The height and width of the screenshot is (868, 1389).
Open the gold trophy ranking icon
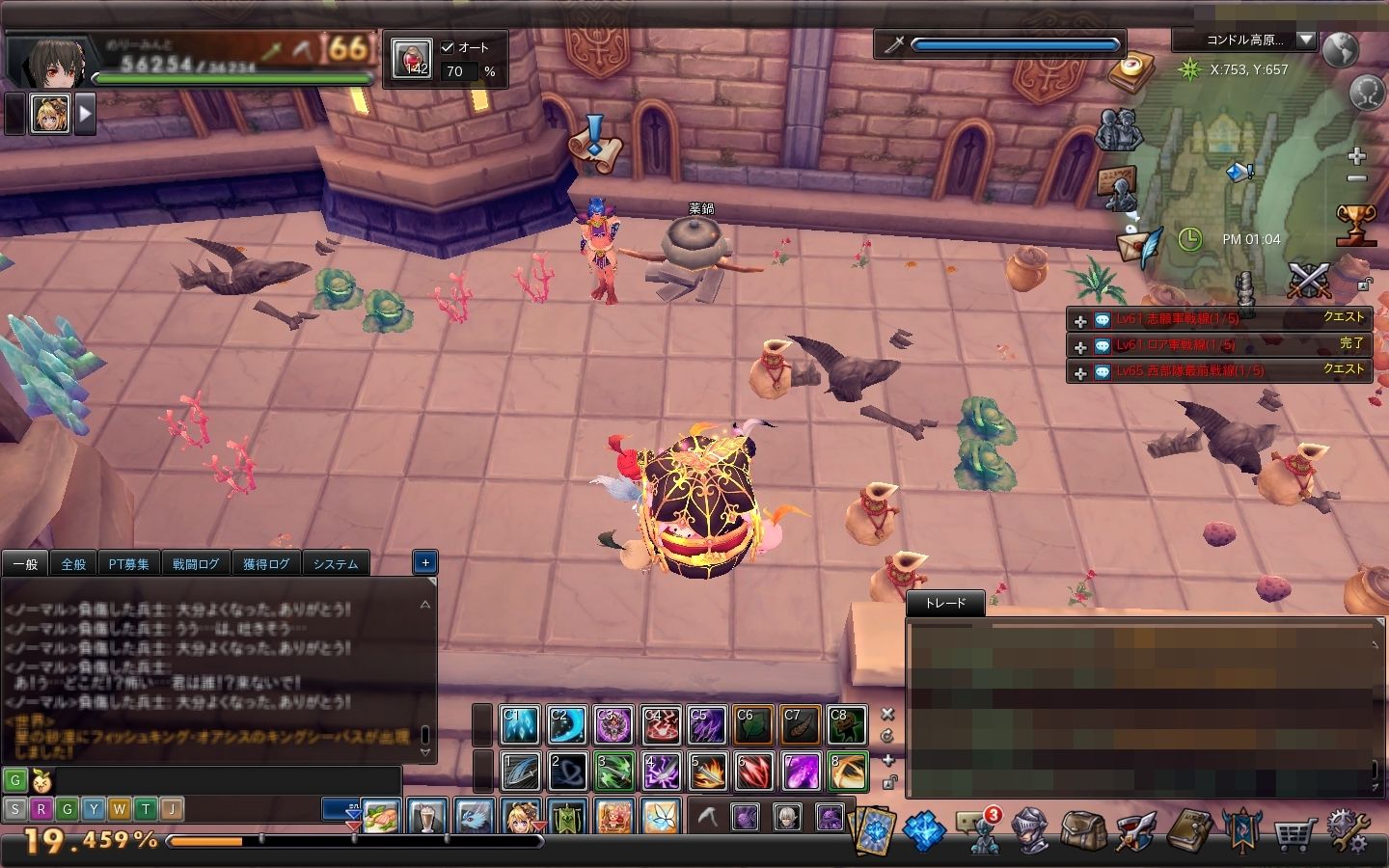(x=1355, y=224)
